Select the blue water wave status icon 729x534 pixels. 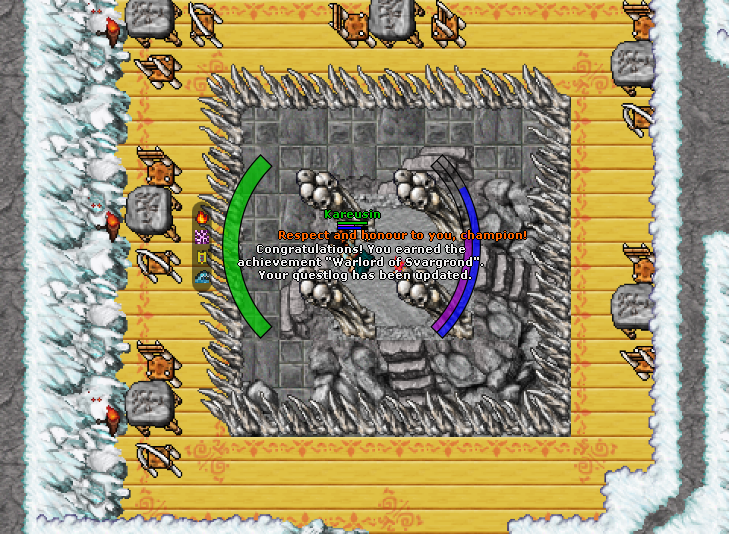click(202, 278)
